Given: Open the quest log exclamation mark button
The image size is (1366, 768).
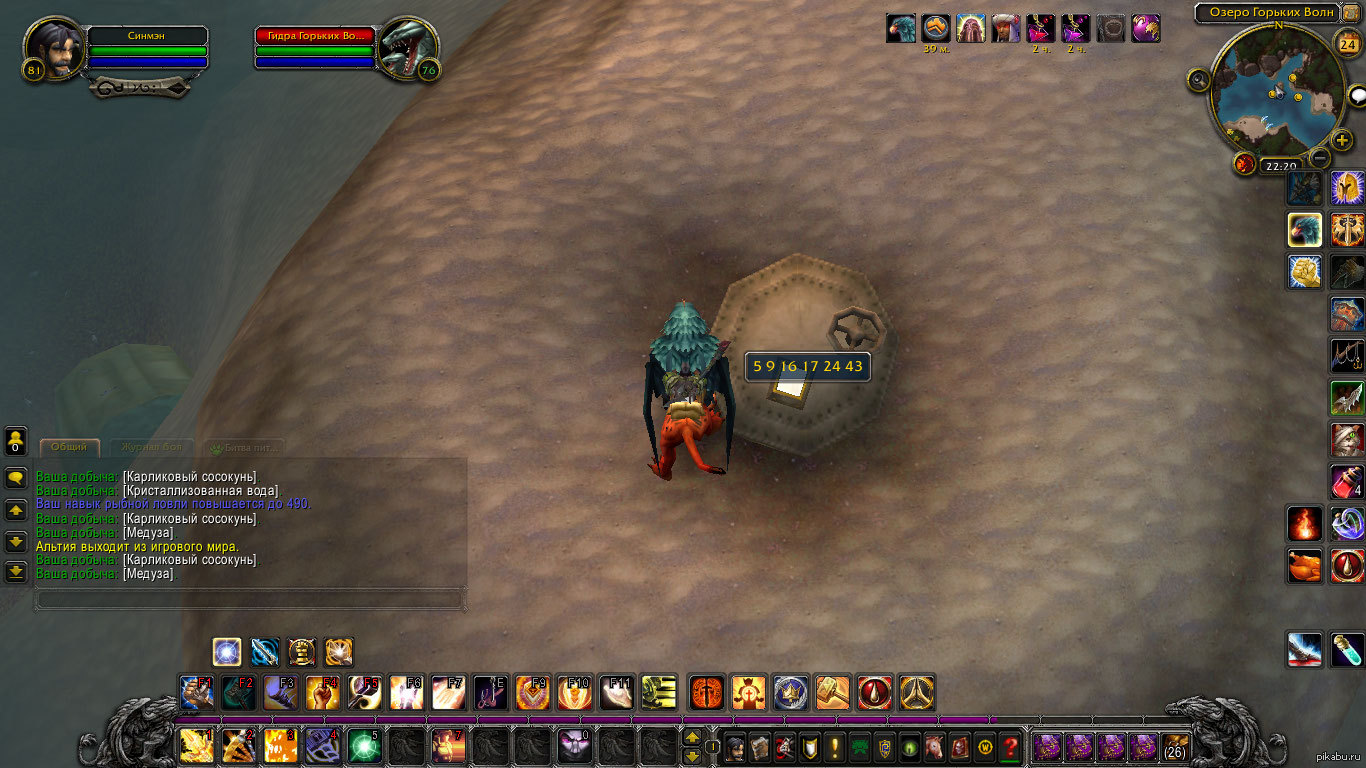Looking at the screenshot, I should tap(834, 746).
